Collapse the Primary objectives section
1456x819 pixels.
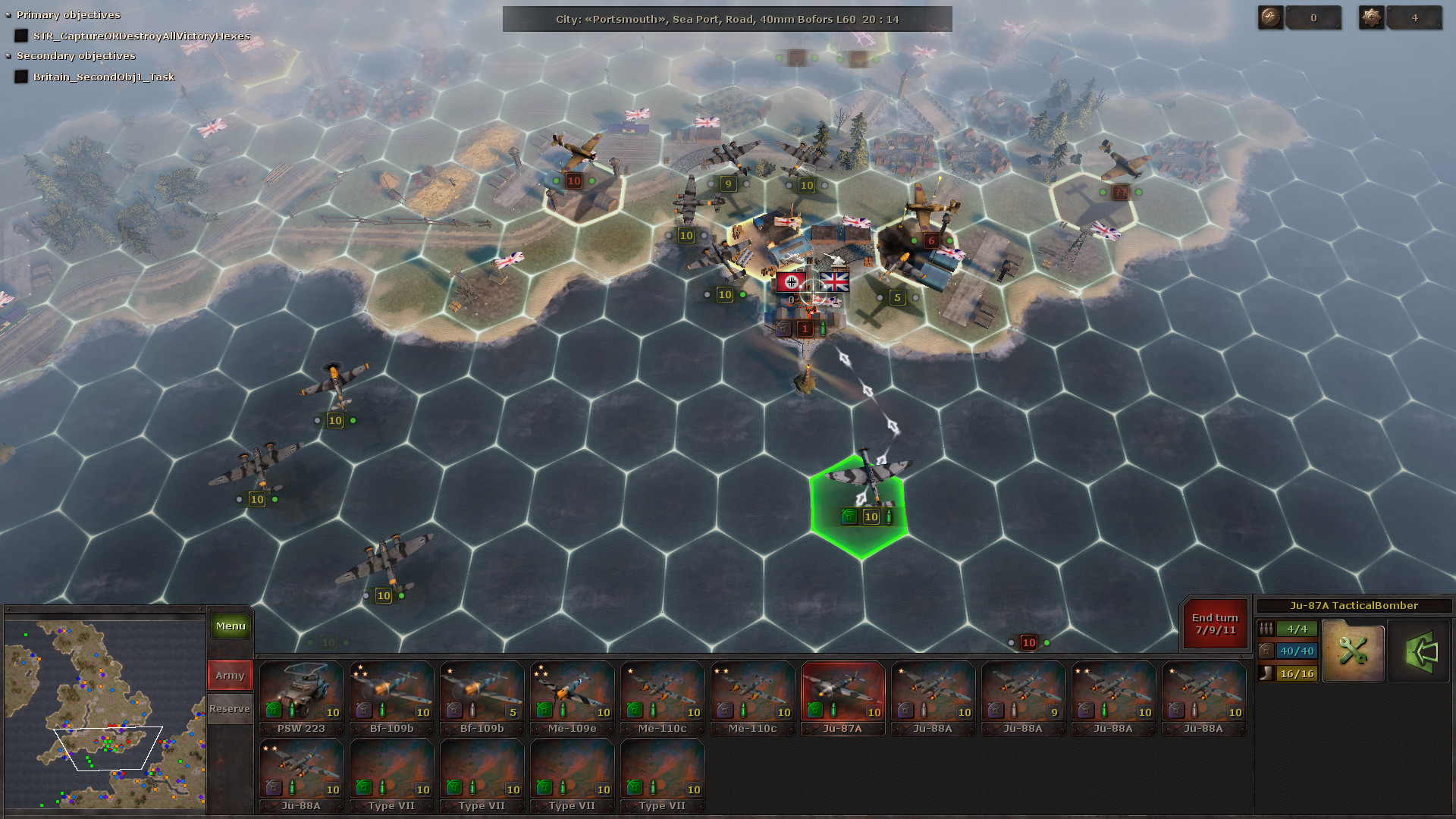(x=9, y=14)
